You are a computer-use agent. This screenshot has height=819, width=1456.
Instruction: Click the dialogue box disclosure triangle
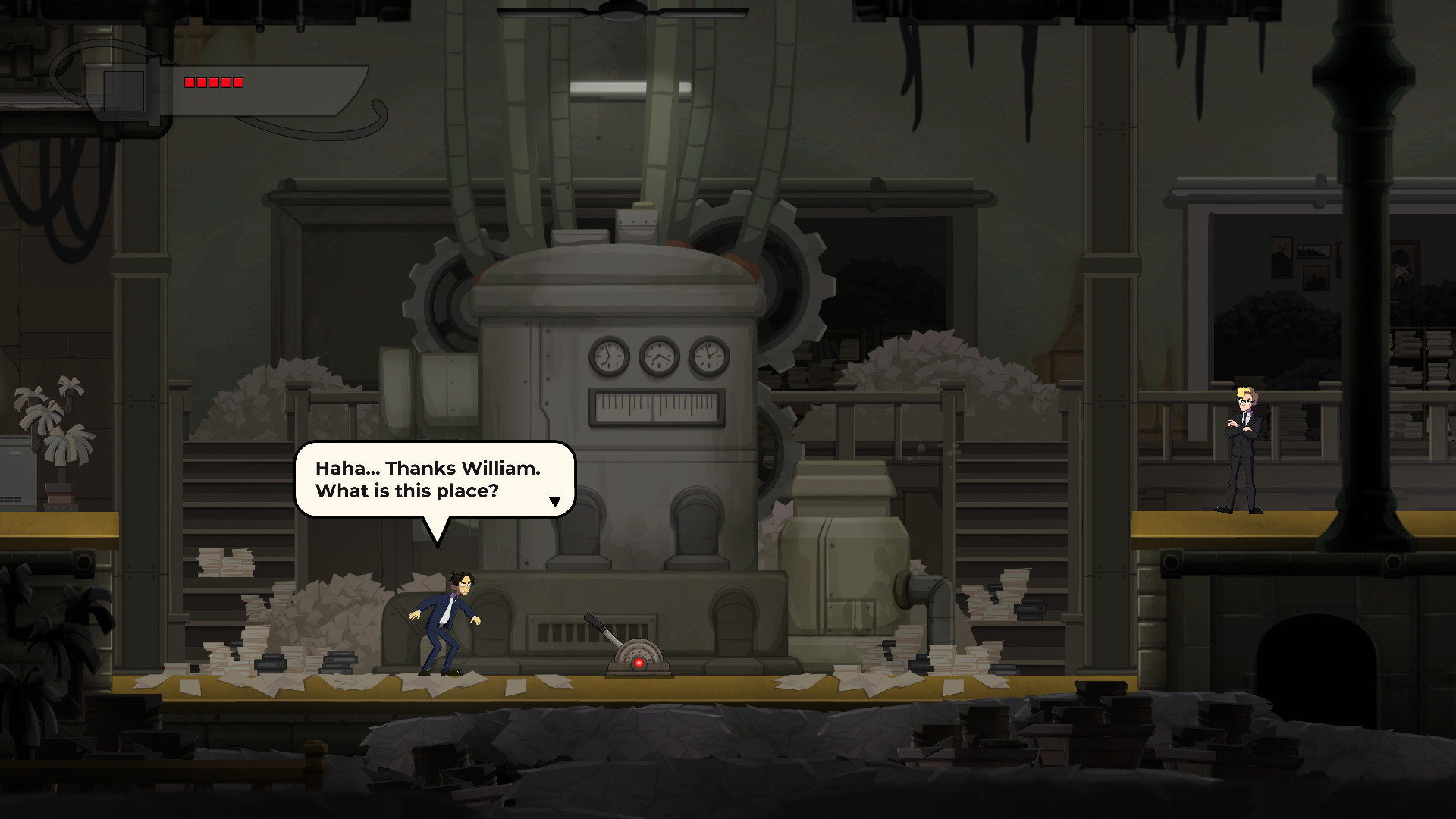point(556,500)
